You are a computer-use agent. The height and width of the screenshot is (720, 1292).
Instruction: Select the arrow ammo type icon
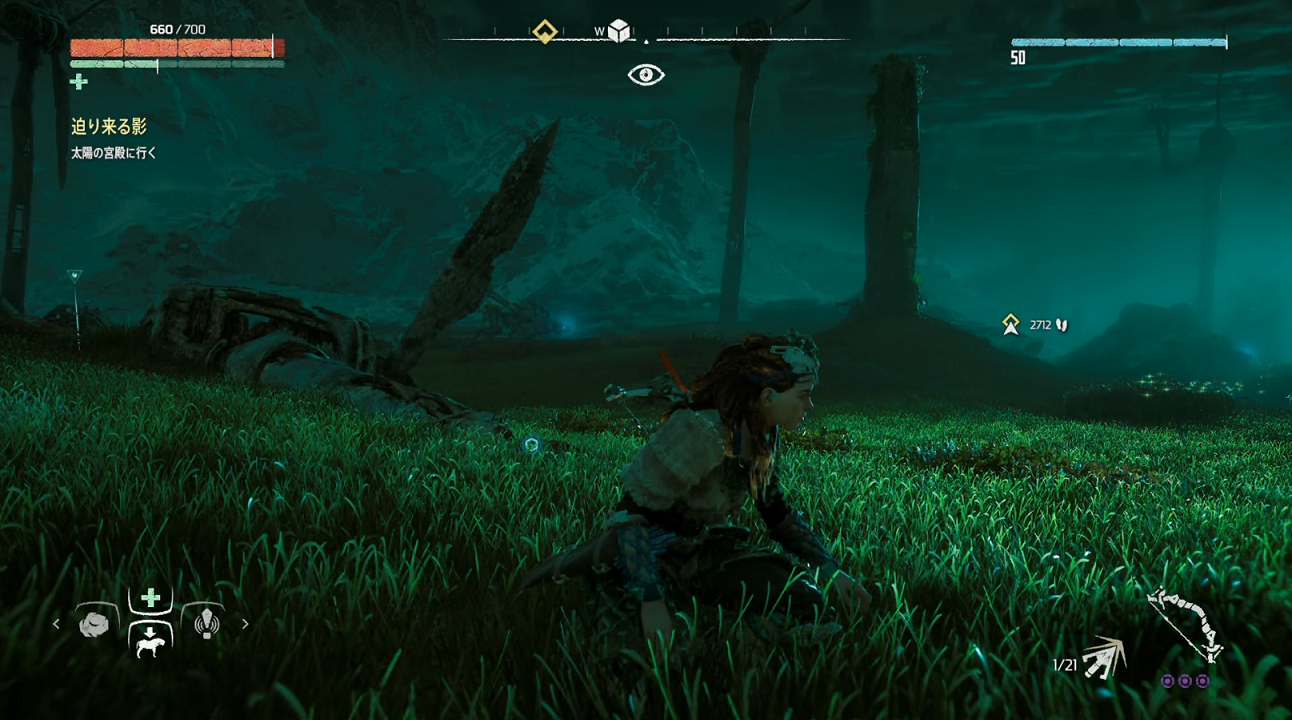[1105, 657]
